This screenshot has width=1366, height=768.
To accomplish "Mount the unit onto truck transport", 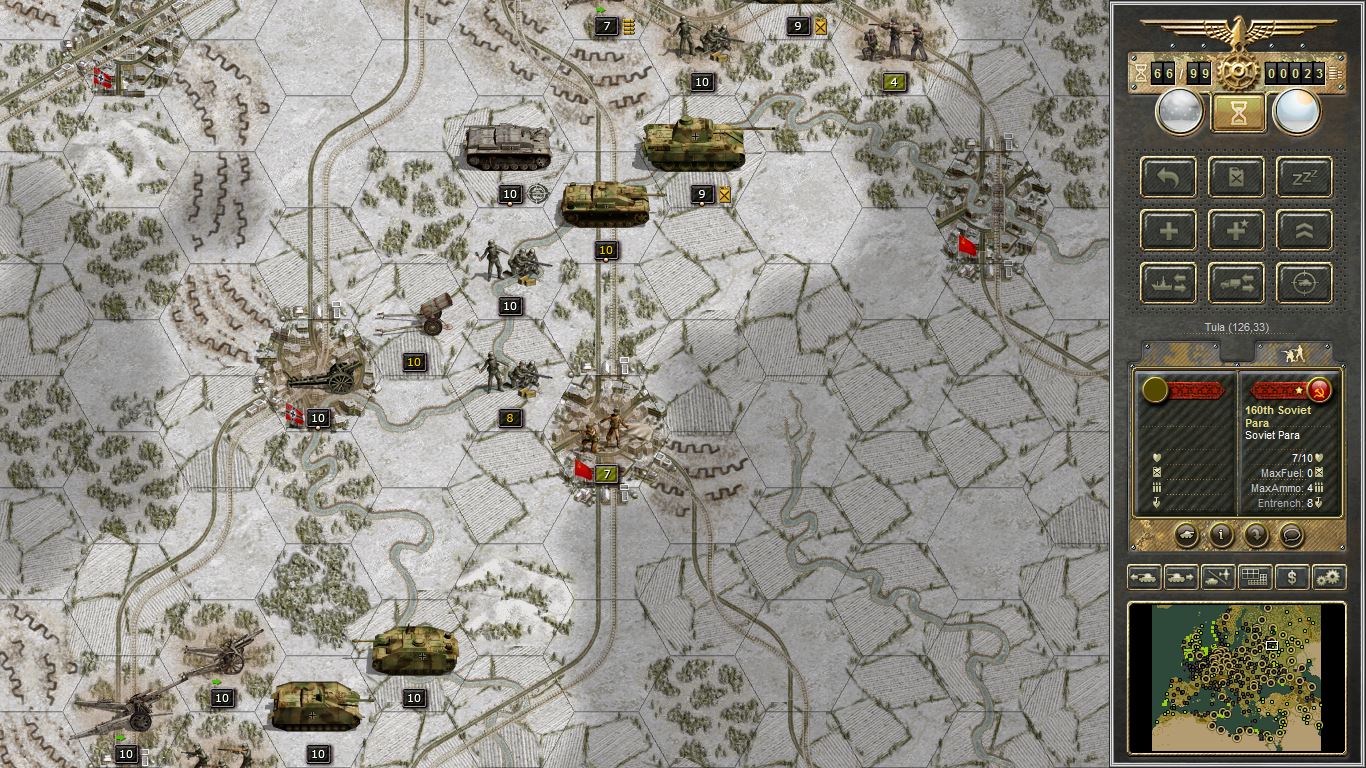I will click(x=1236, y=283).
